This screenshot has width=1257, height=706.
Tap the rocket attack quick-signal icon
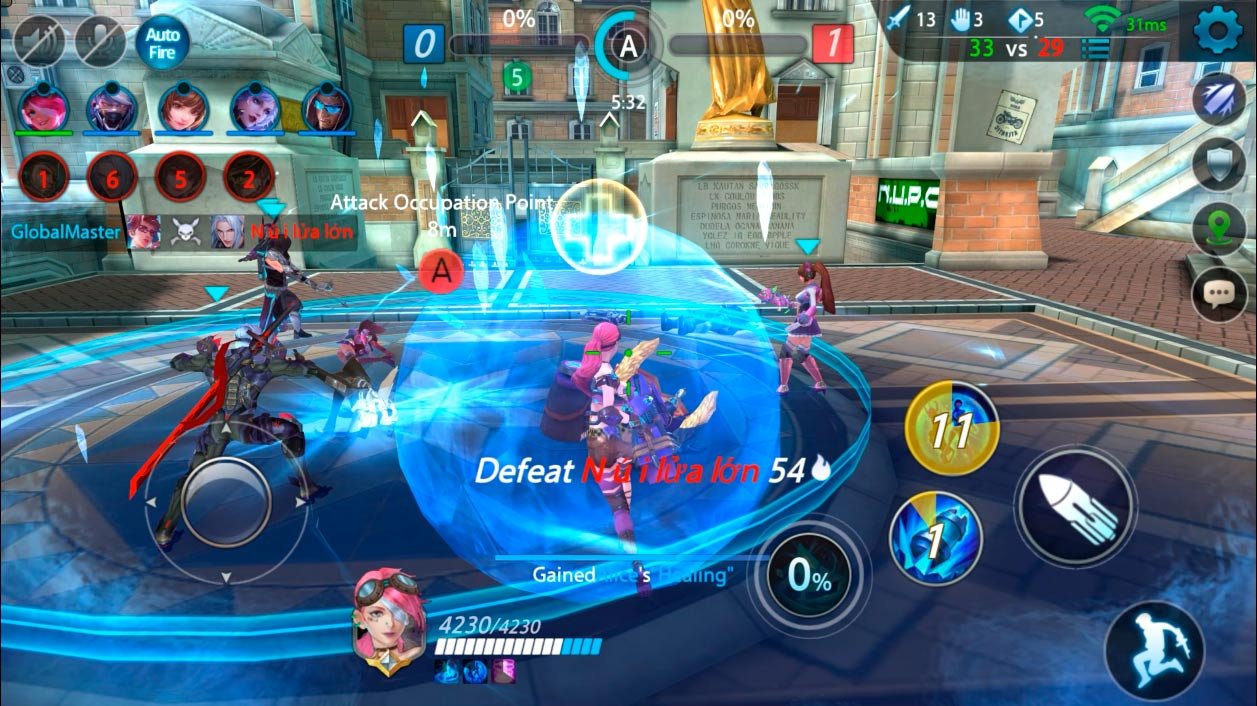(x=1219, y=99)
